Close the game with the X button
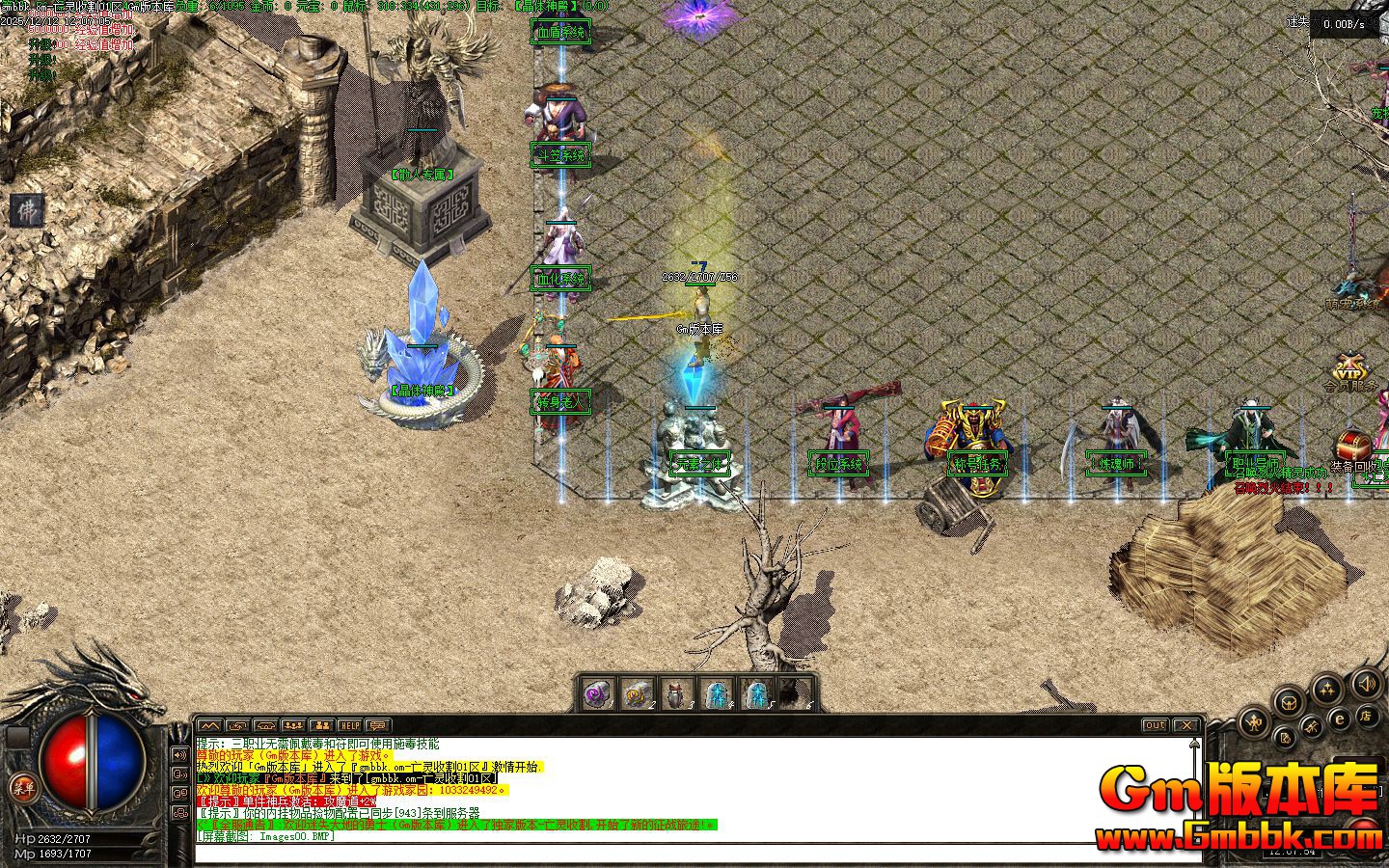 1185,725
